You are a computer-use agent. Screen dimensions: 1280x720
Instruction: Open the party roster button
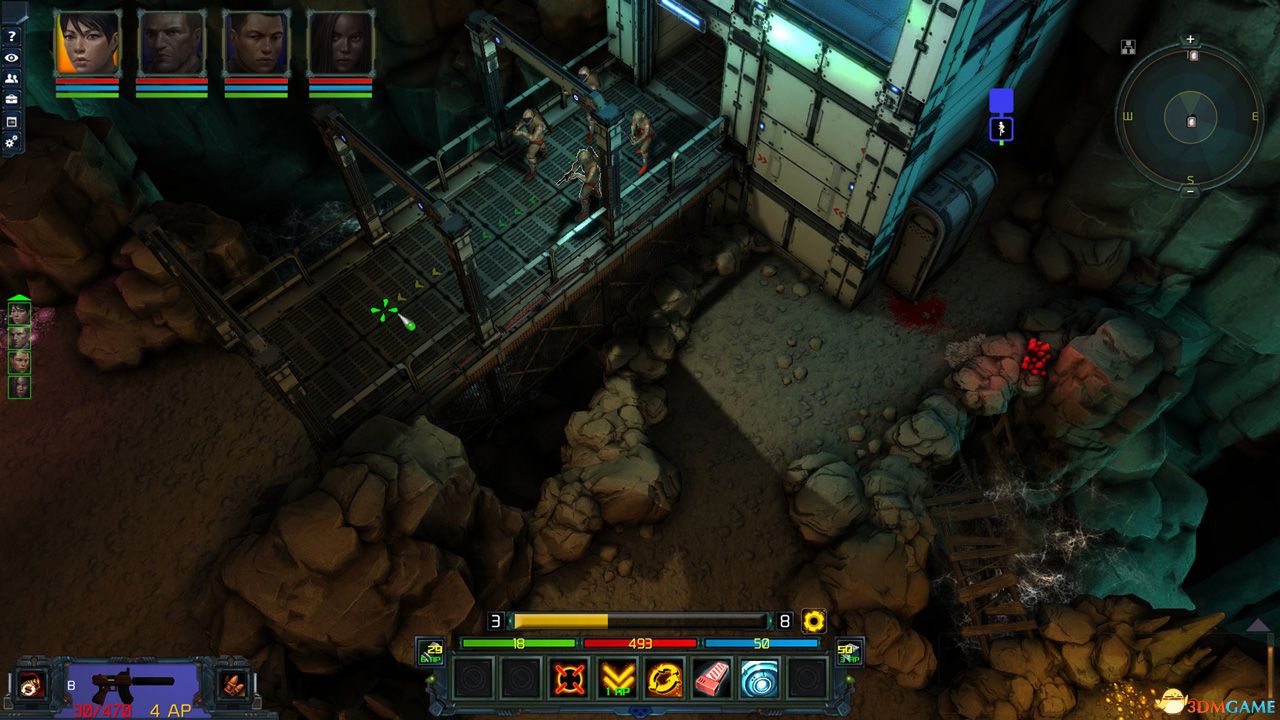click(x=12, y=78)
